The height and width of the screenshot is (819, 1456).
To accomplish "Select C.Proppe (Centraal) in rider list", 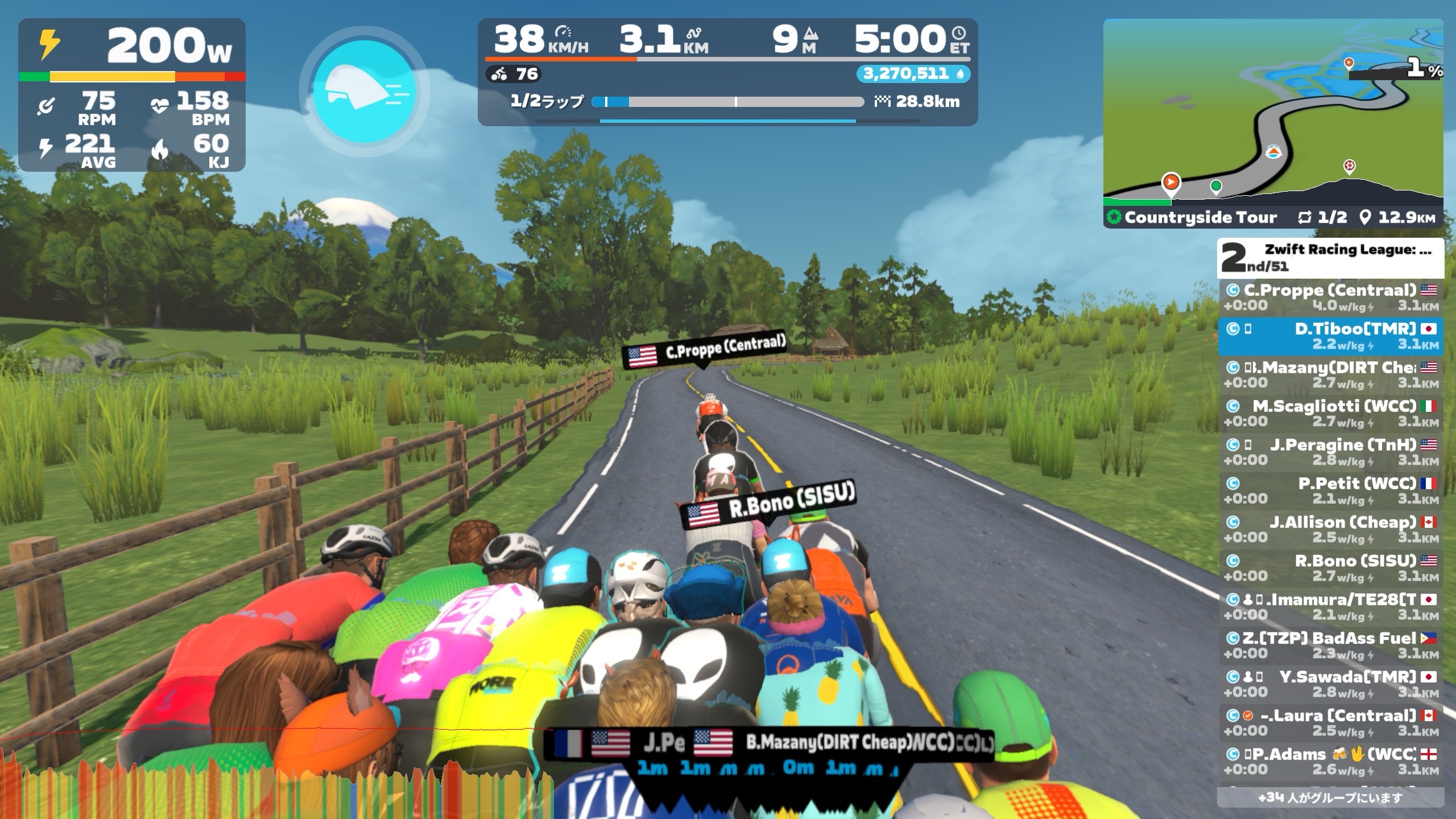I will point(1330,297).
